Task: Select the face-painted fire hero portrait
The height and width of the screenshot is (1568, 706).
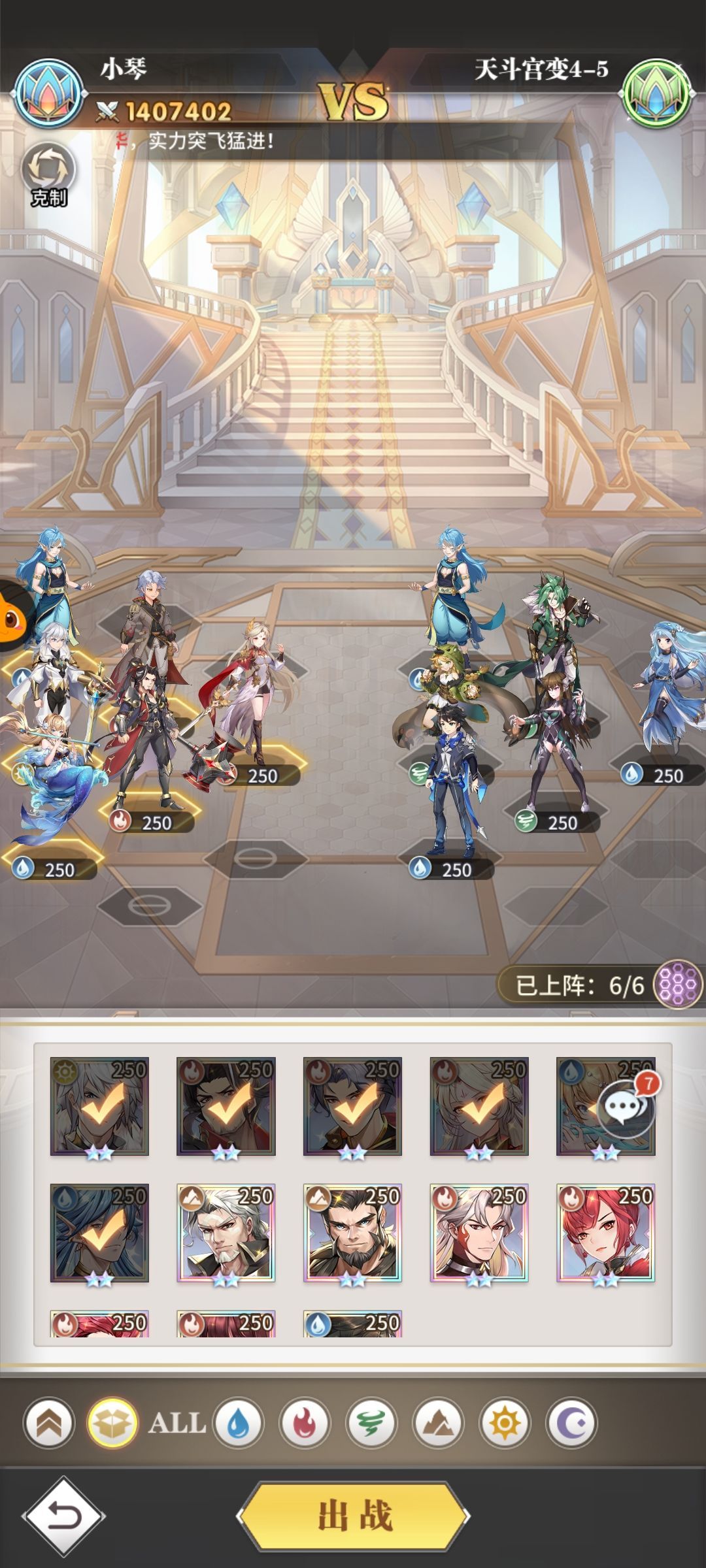Action: tap(479, 1232)
